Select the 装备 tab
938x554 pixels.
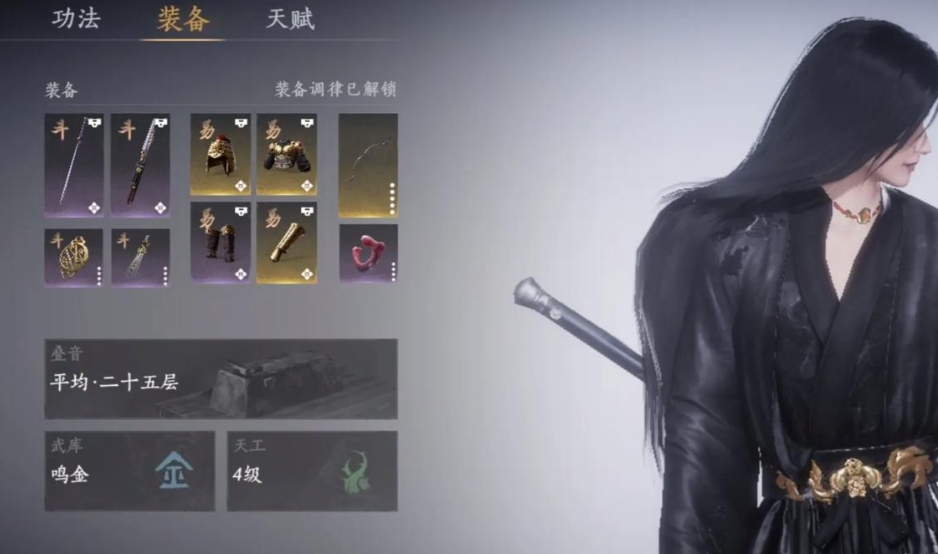coord(182,19)
